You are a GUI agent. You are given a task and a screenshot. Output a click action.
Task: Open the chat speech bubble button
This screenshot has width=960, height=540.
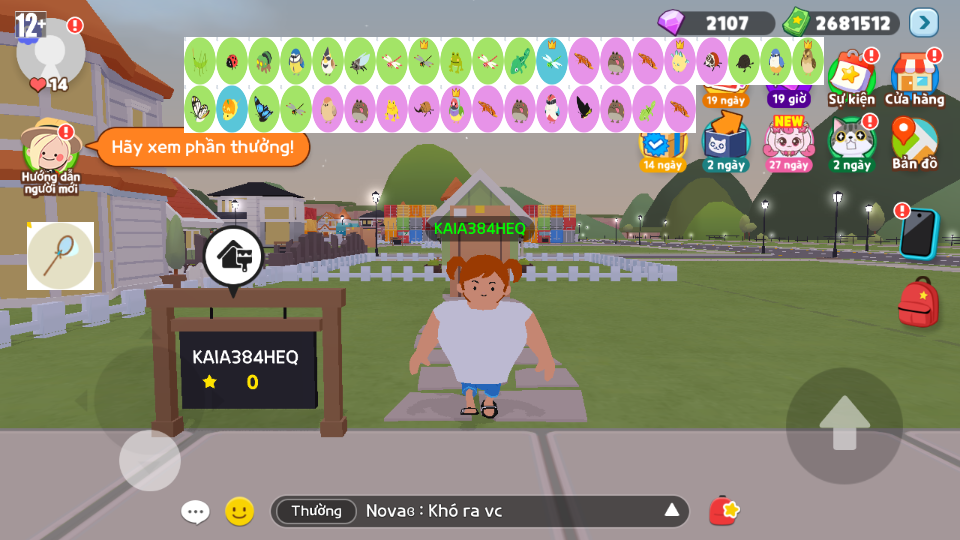click(195, 512)
